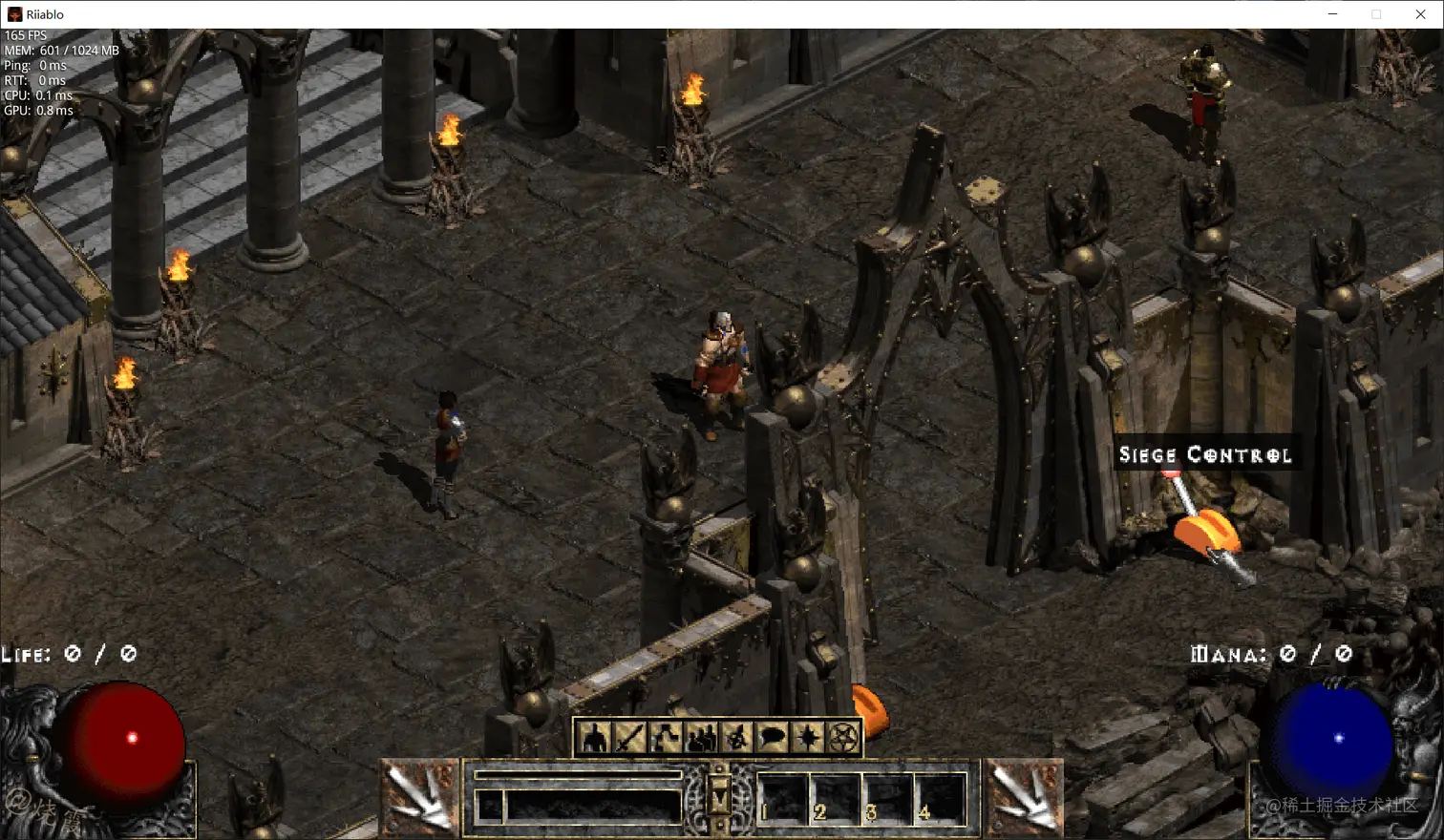Minimize the Riiablo window

pos(1332,14)
